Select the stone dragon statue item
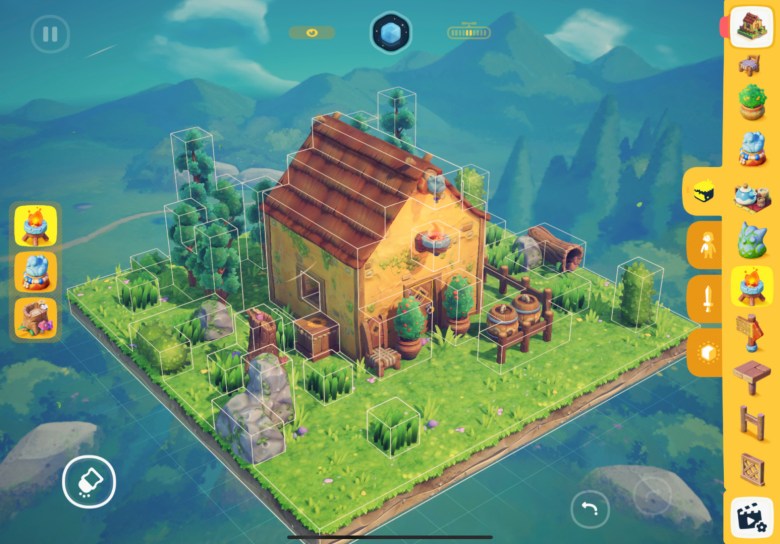This screenshot has height=544, width=780. (x=751, y=240)
